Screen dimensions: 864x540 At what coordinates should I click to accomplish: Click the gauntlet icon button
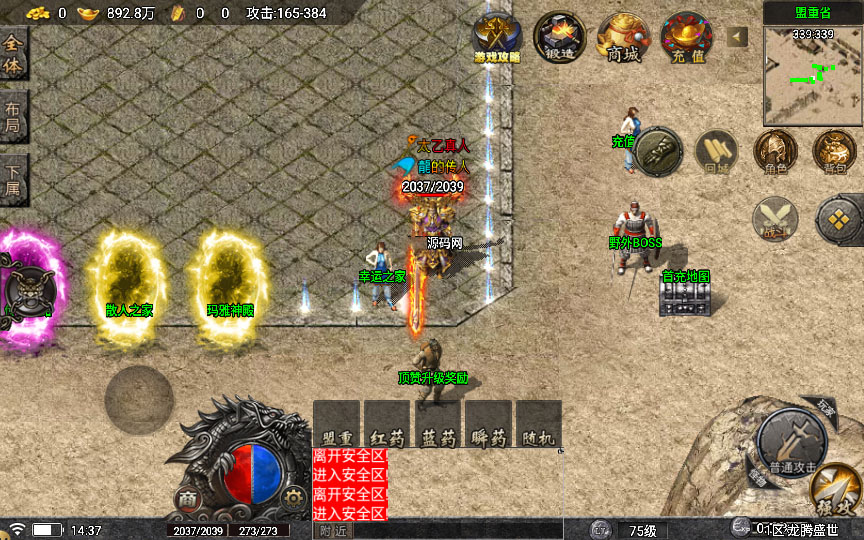coord(658,151)
